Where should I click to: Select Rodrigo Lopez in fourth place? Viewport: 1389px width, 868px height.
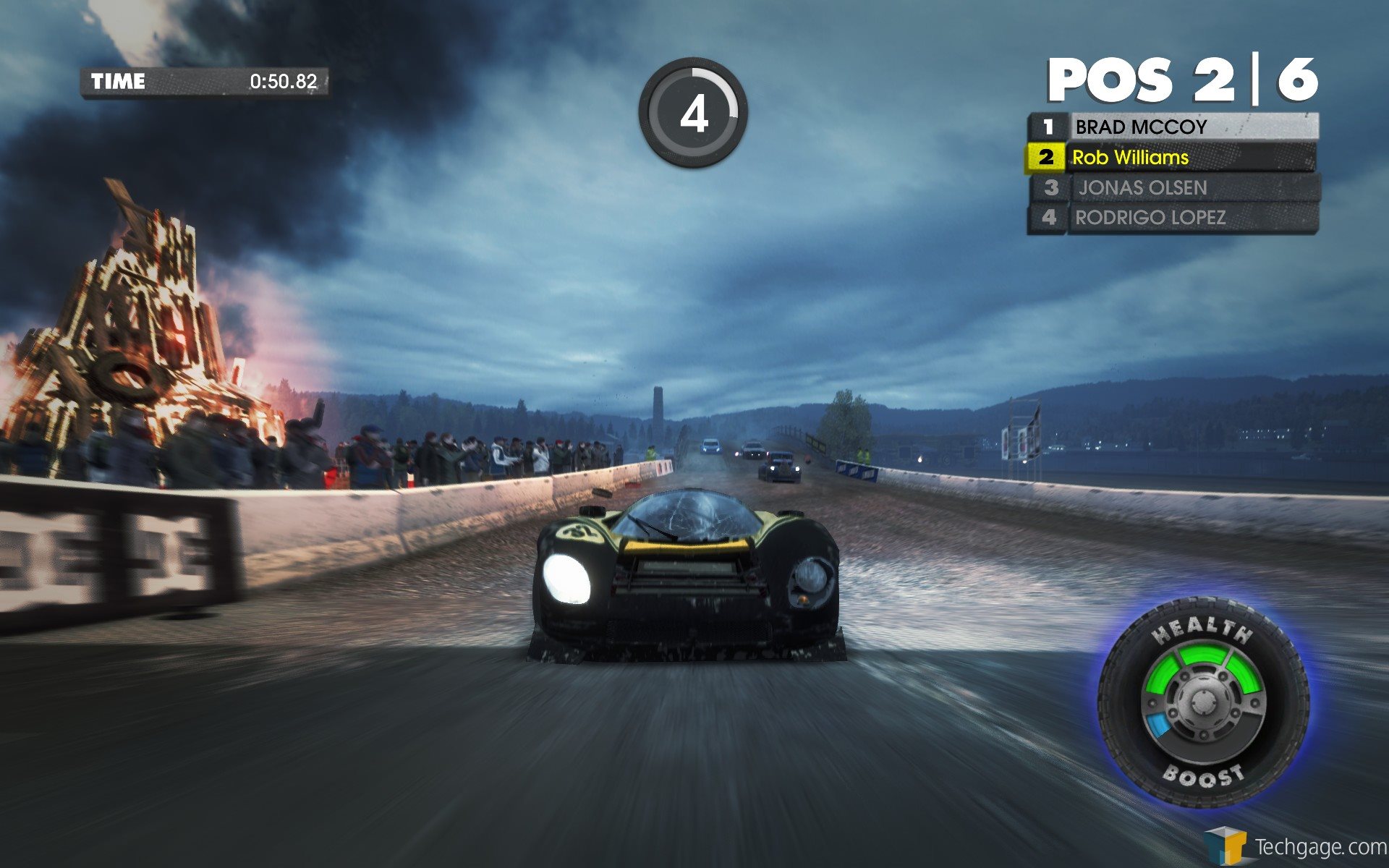pos(1172,218)
